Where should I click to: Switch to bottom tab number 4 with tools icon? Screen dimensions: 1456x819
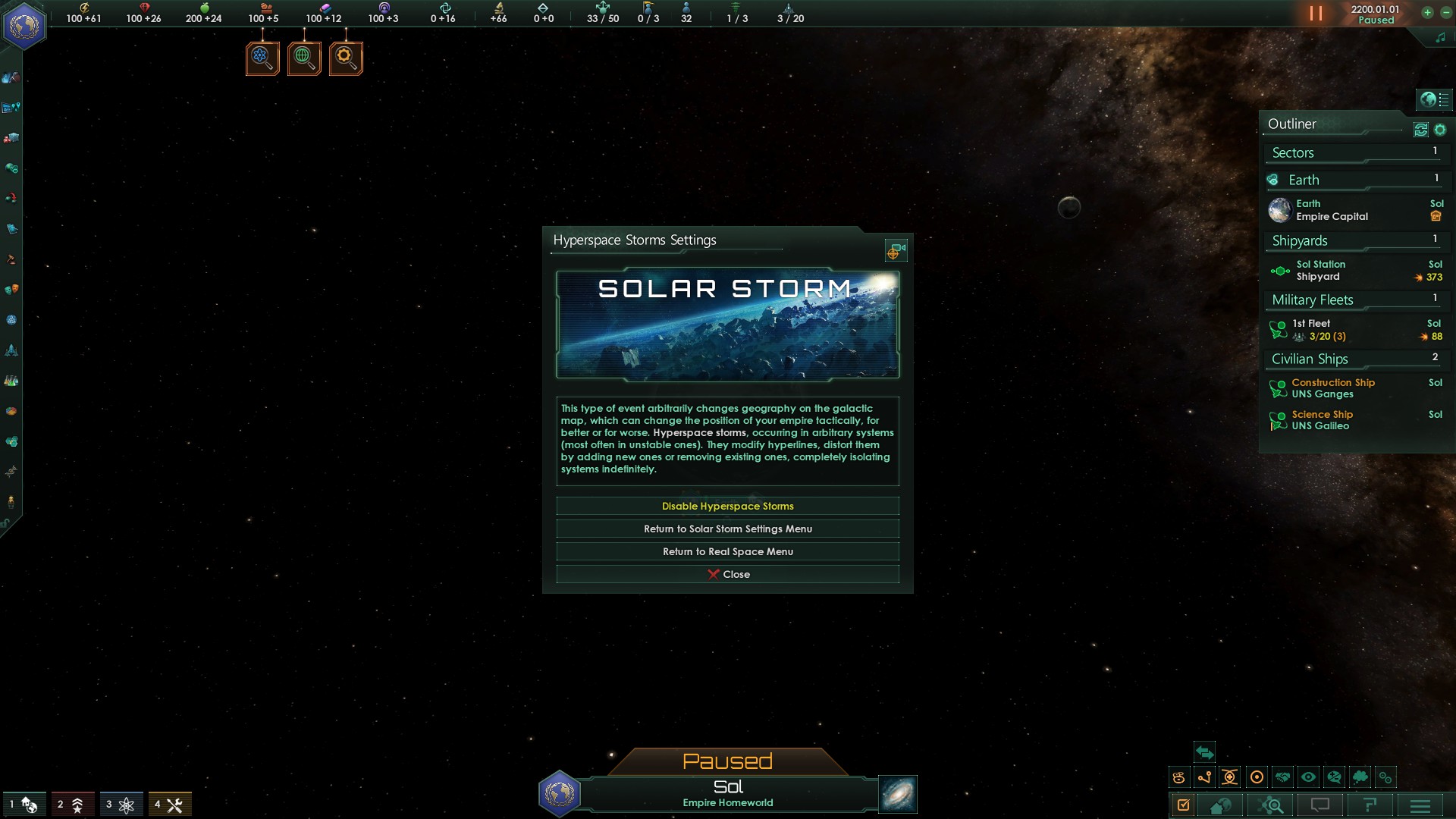click(169, 805)
